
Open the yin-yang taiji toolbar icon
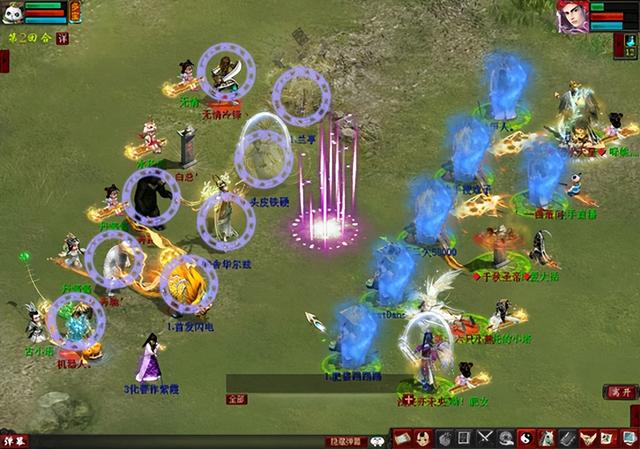tap(527, 438)
